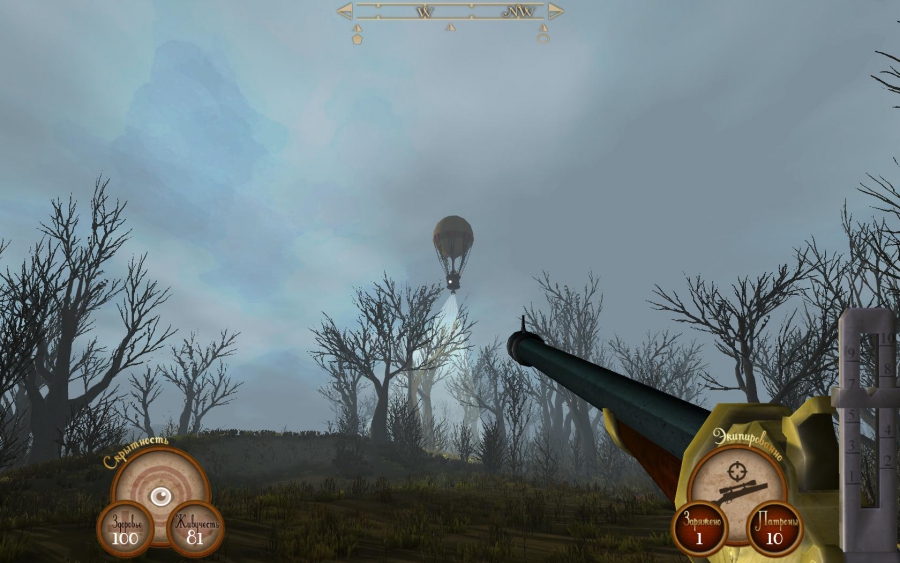Click the equipped scoped rifle icon
900x563 pixels.
click(x=741, y=493)
